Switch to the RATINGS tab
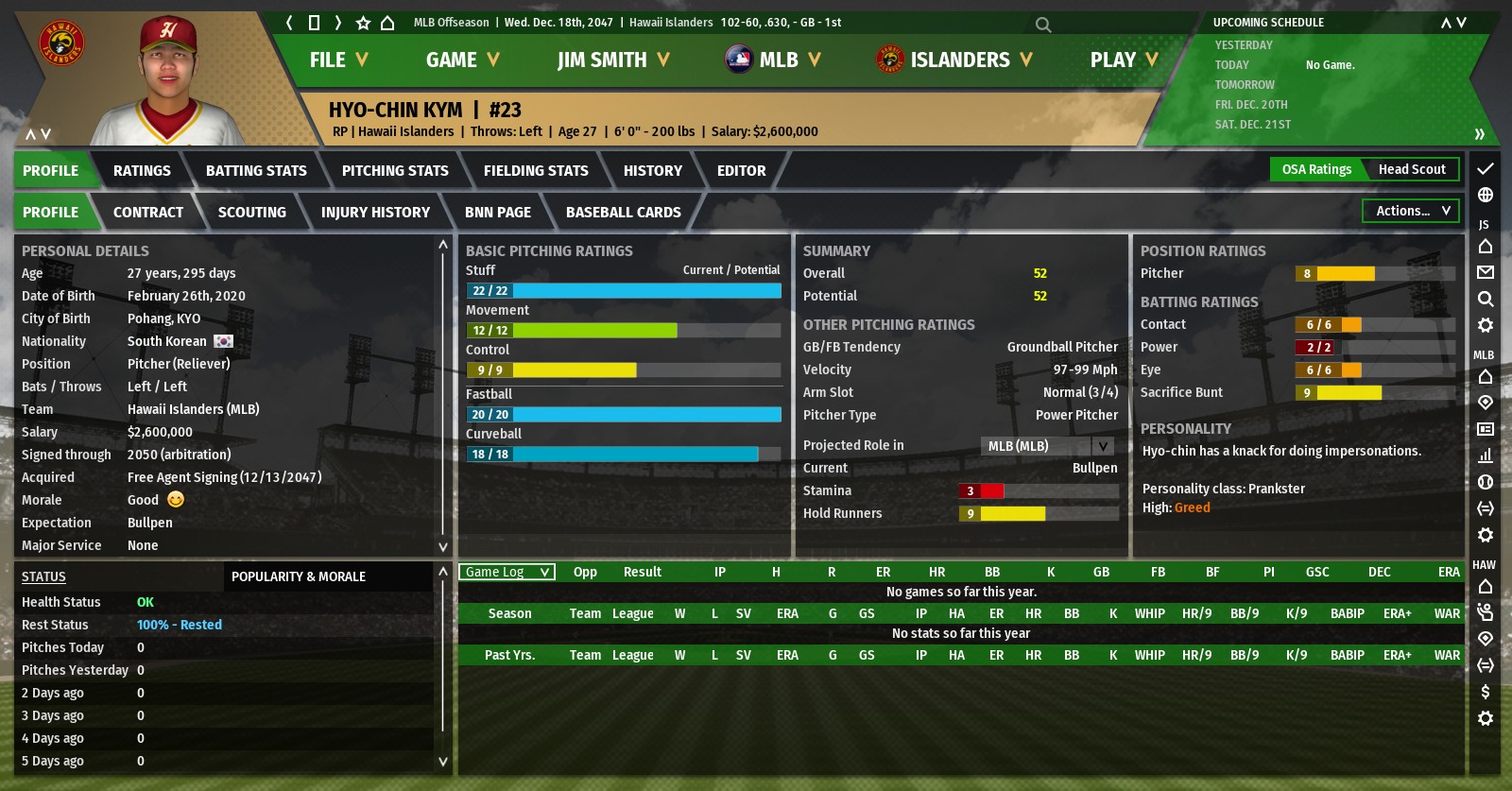 pyautogui.click(x=142, y=171)
